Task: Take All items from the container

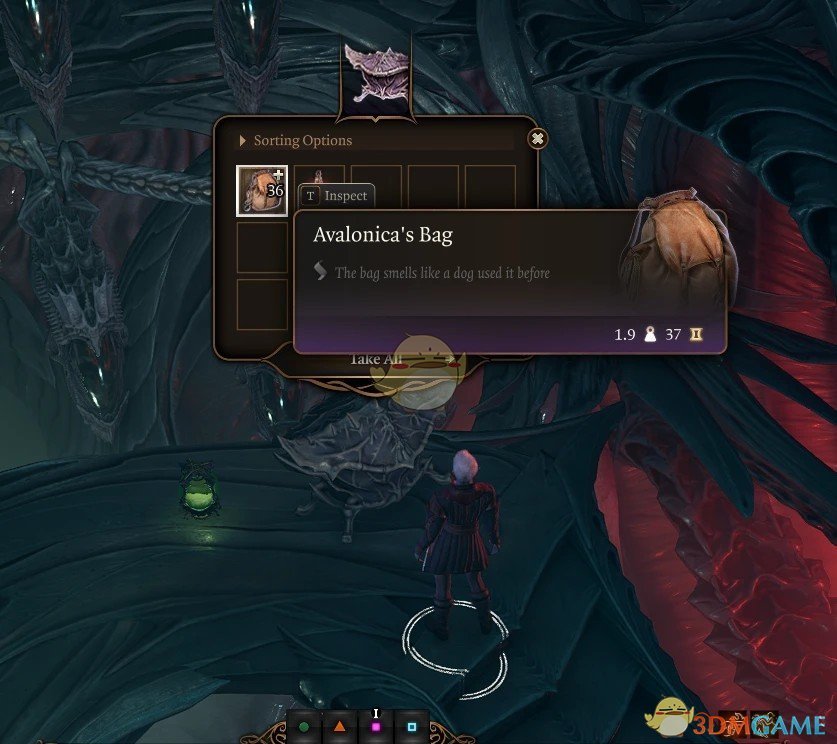Action: [376, 359]
